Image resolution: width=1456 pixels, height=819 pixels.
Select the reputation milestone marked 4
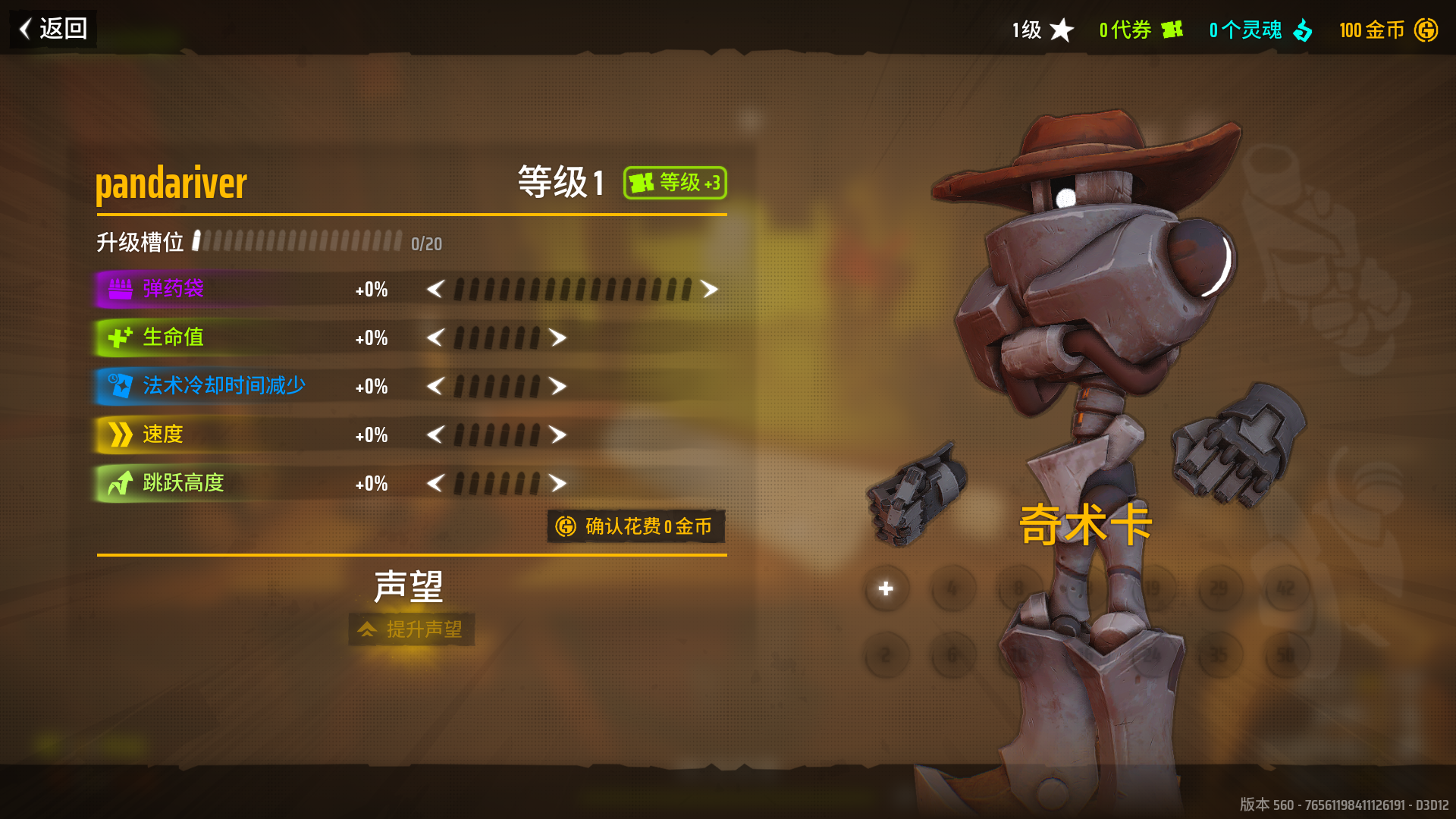pos(952,588)
